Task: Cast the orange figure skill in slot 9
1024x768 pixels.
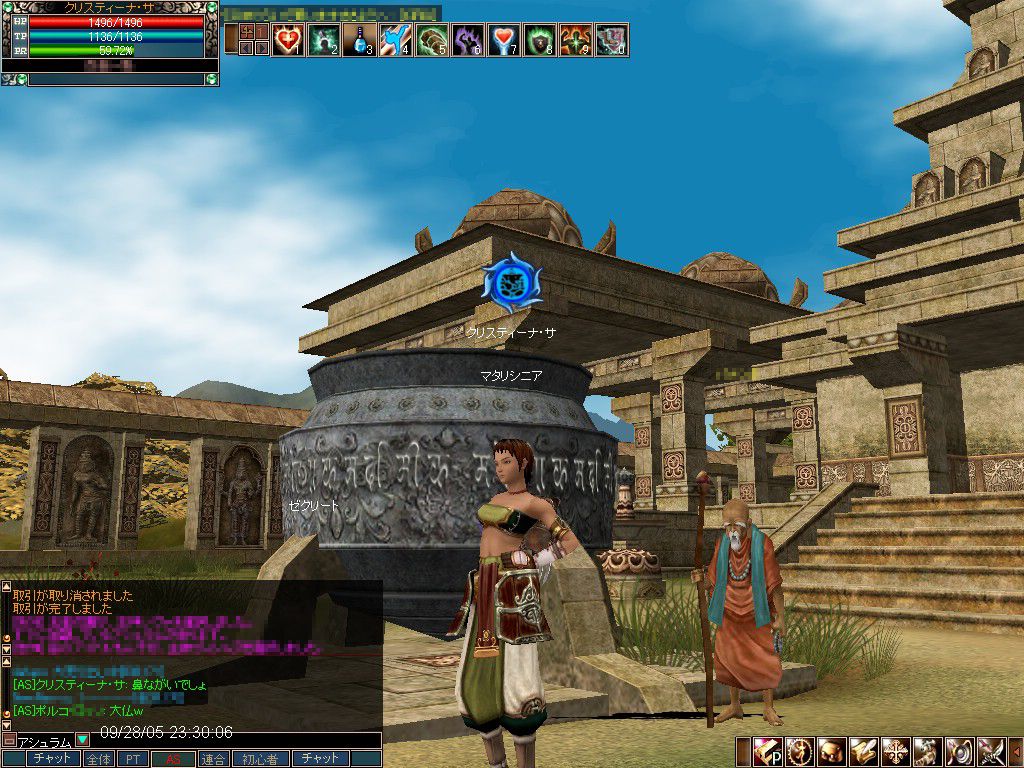Action: (x=575, y=40)
